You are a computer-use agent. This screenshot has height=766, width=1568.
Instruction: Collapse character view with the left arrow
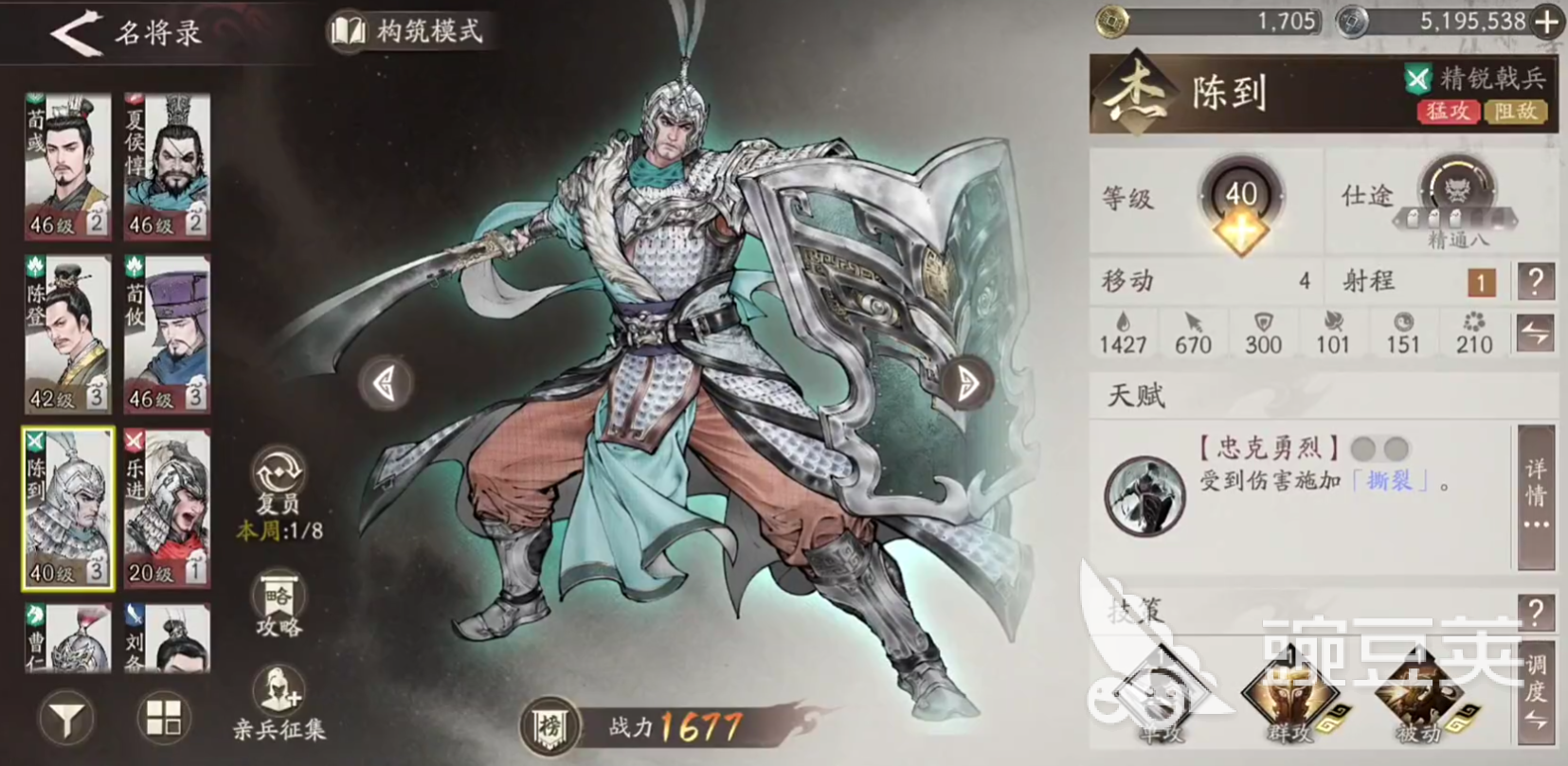384,384
